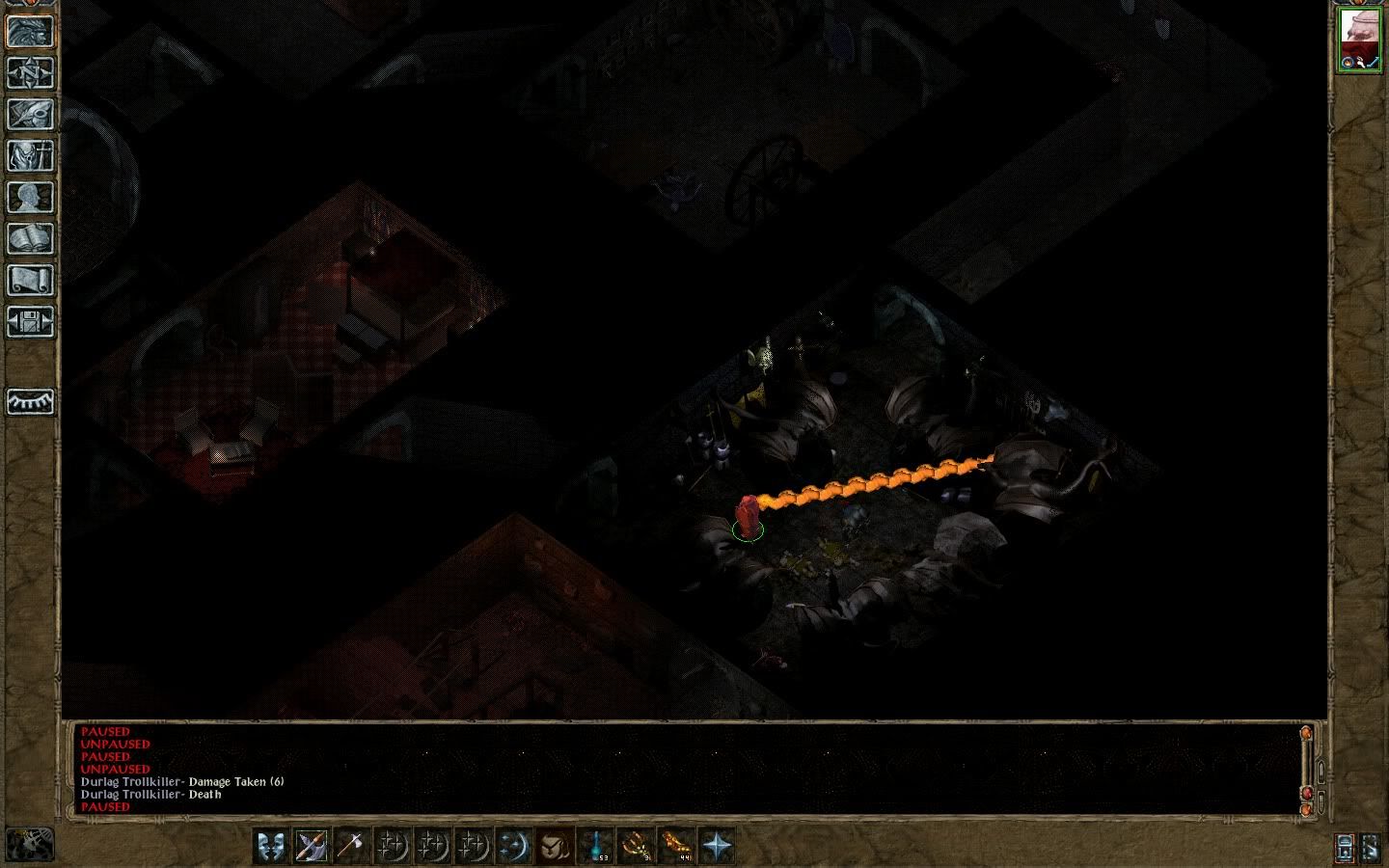Image resolution: width=1389 pixels, height=868 pixels.
Task: Switch to the throwing axe weapon slot
Action: point(352,846)
